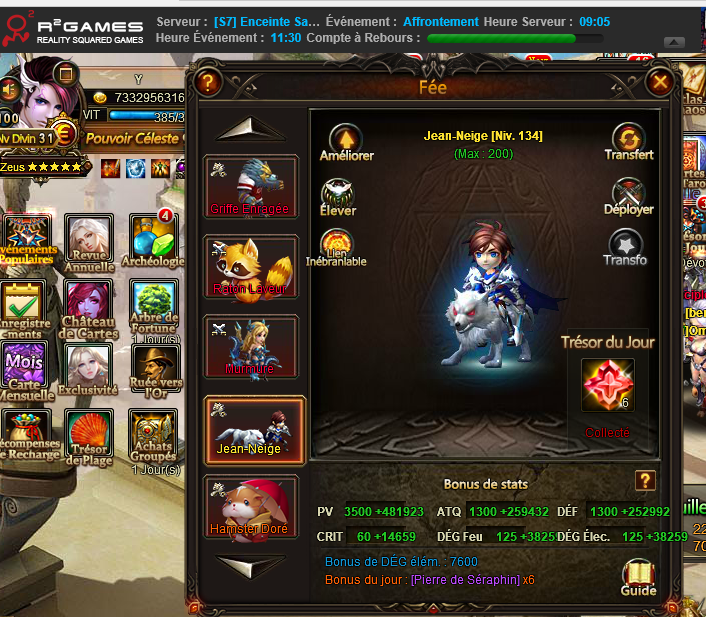Collect the Trésor du Jour gem
This screenshot has width=706, height=617.
[608, 386]
